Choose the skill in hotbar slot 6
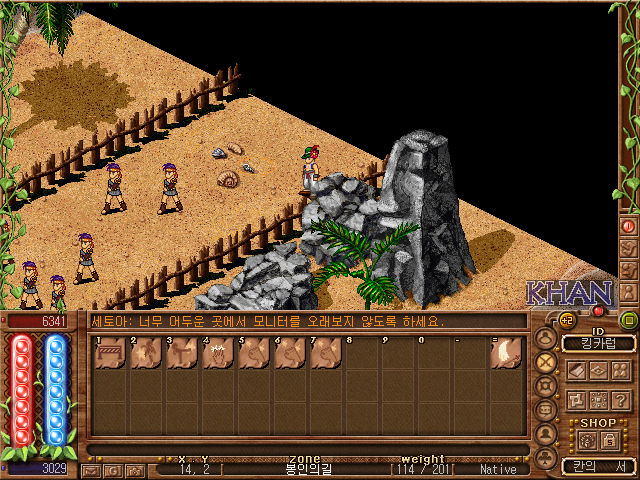640x480 pixels. pos(290,353)
